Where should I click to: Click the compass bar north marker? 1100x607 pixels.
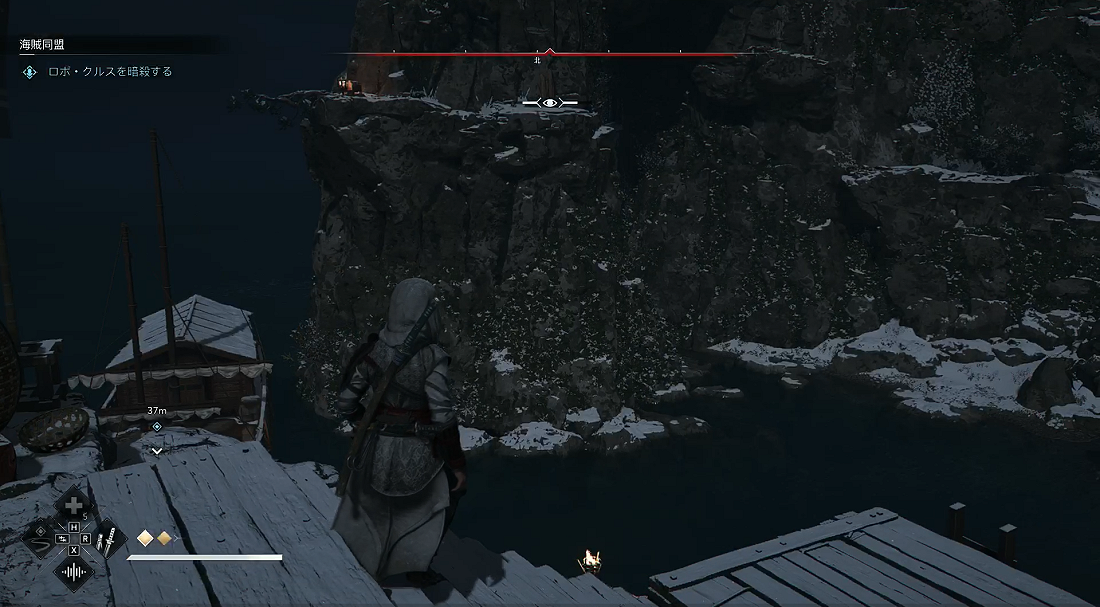[x=549, y=53]
